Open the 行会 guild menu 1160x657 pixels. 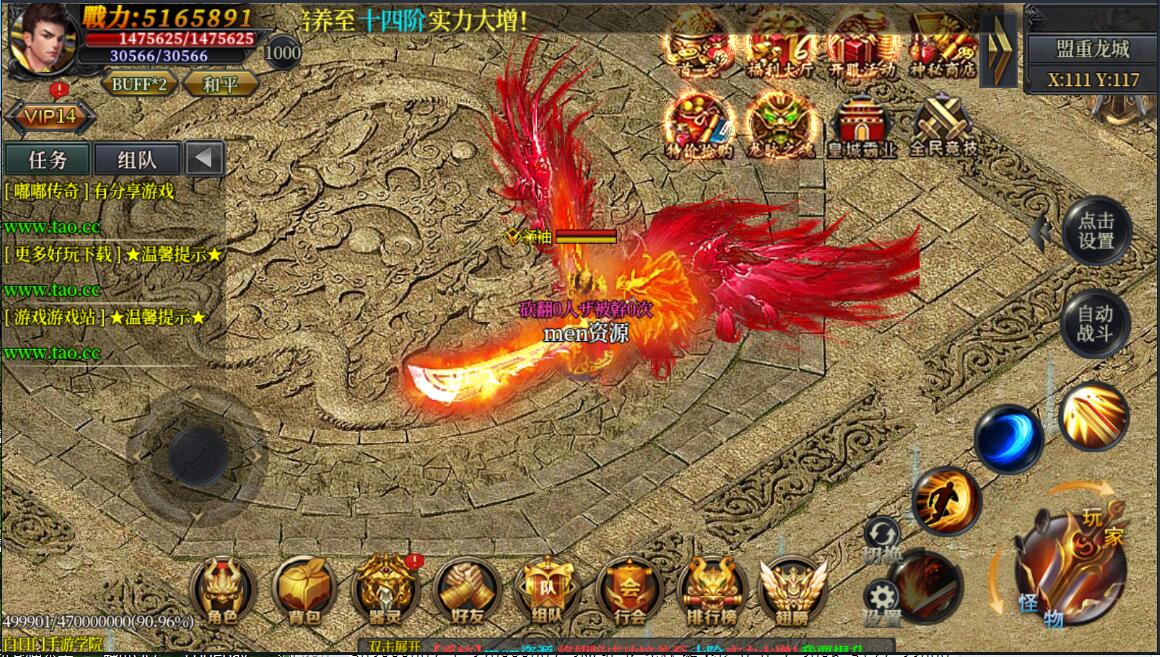[x=630, y=591]
